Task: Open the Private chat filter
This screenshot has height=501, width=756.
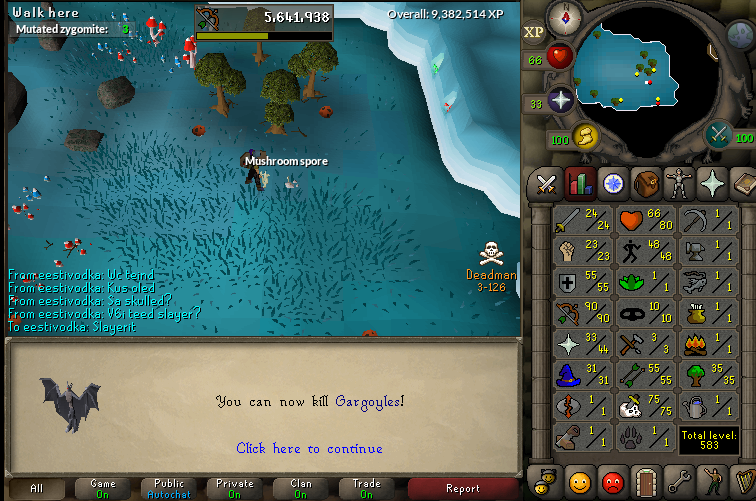Action: click(235, 488)
